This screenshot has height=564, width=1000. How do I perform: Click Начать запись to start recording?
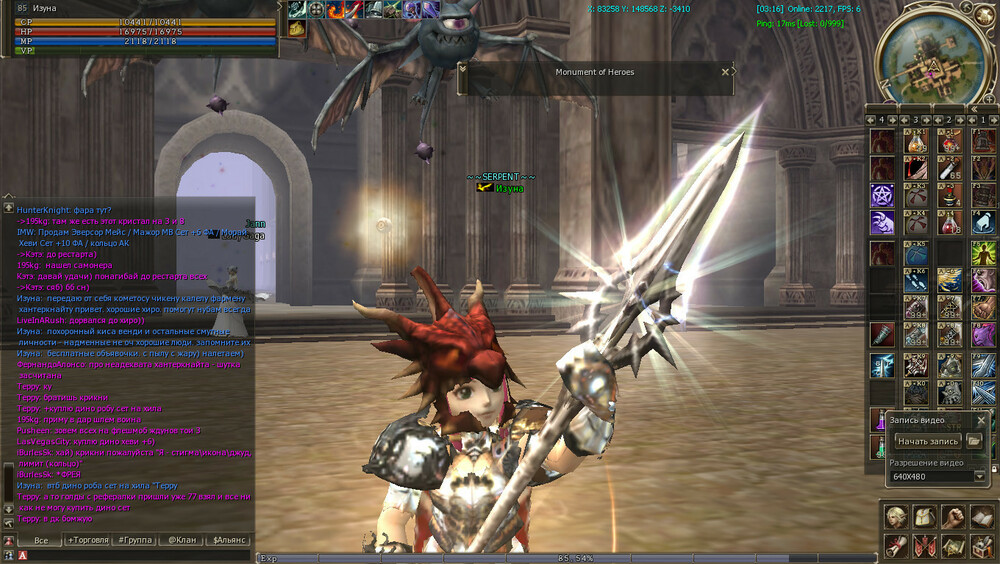click(x=928, y=441)
